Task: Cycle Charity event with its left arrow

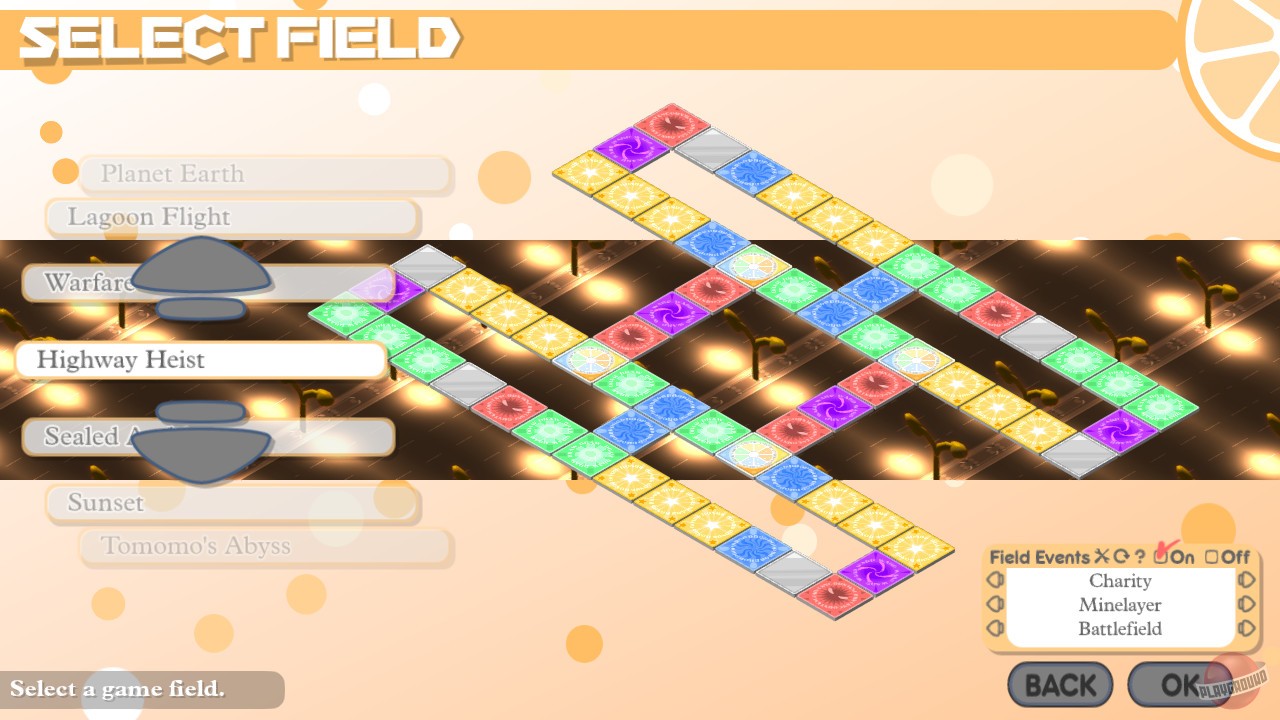Action: click(x=997, y=580)
